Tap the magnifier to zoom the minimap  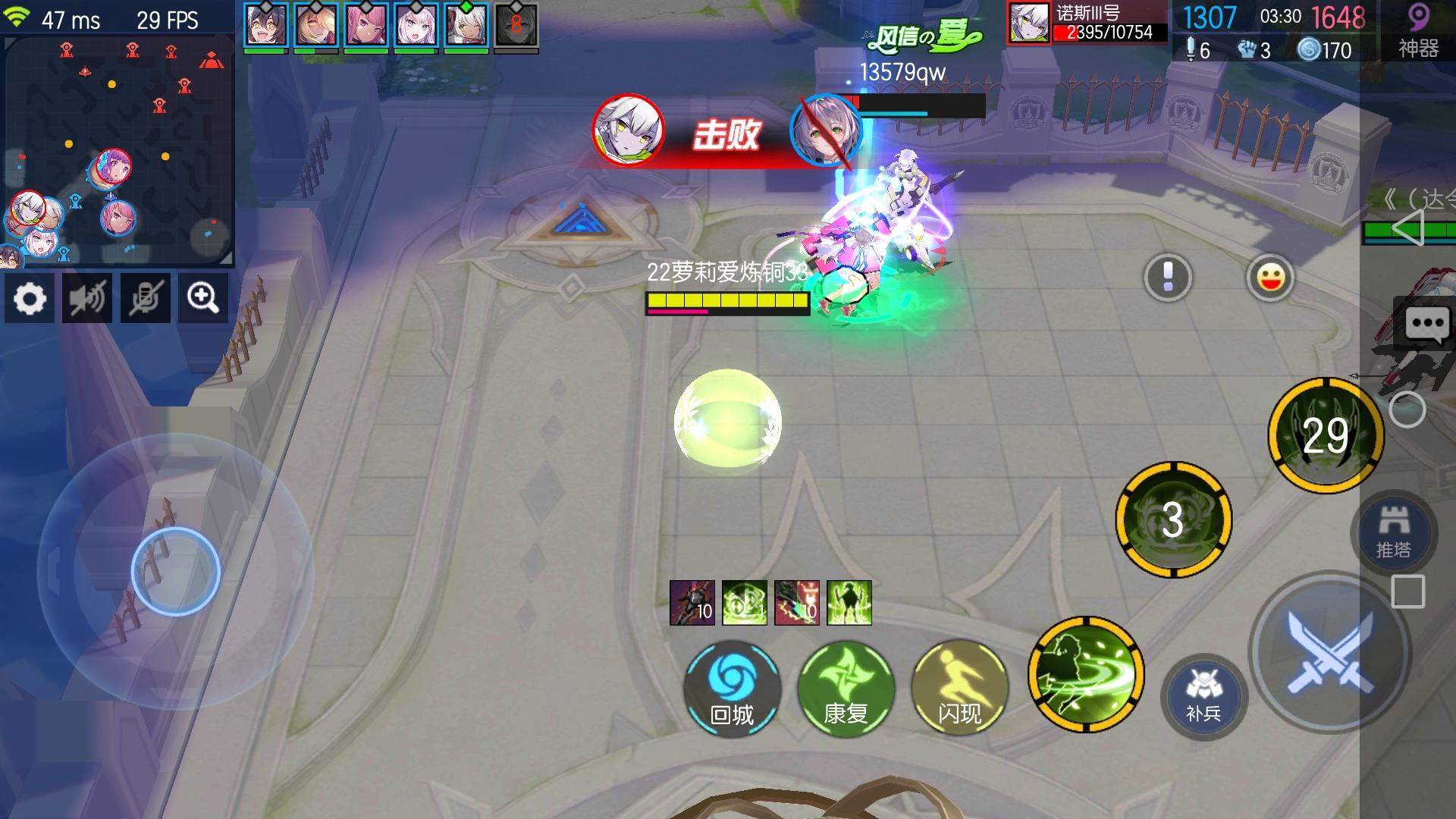pos(202,297)
